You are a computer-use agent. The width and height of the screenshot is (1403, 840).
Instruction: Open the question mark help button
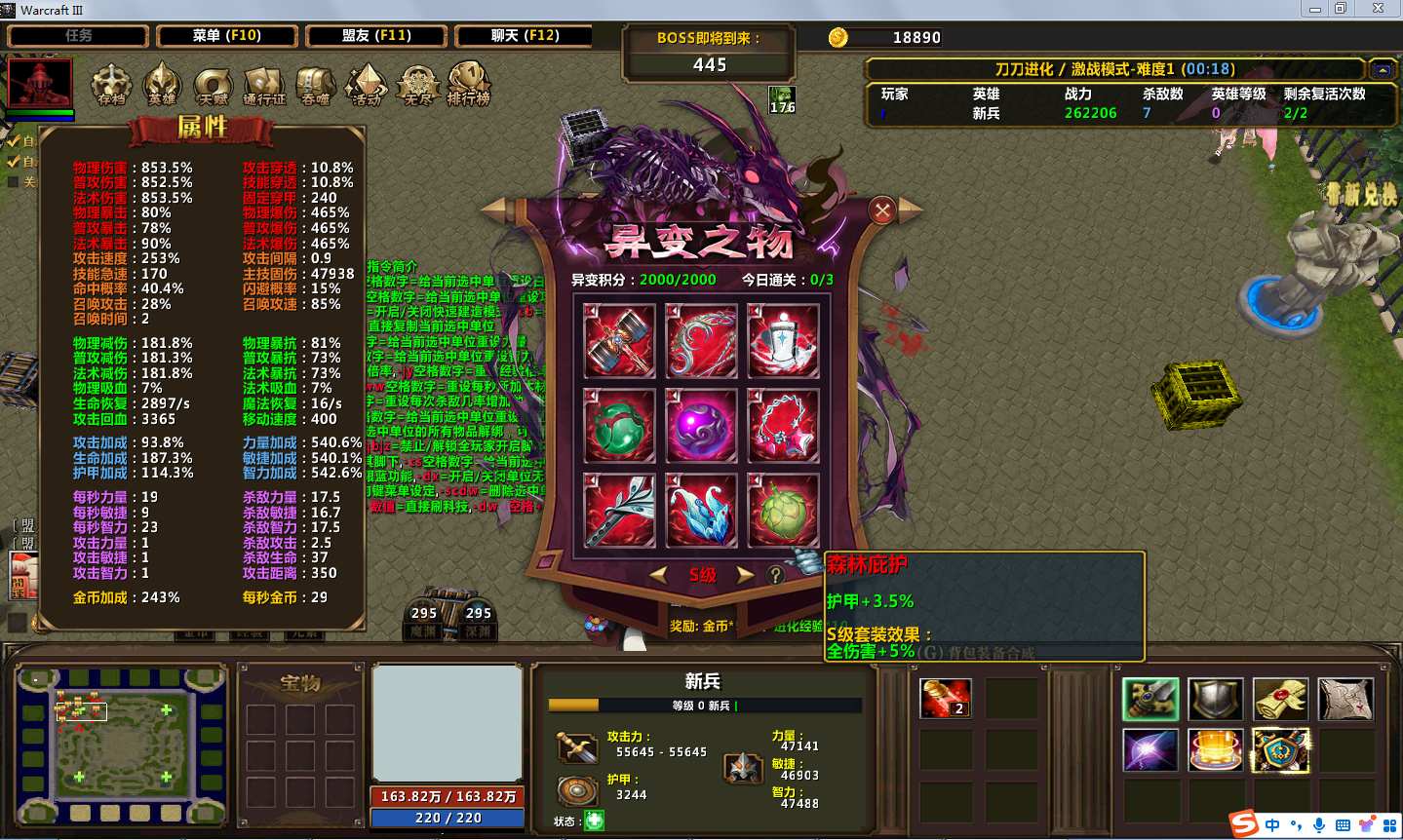(x=776, y=575)
